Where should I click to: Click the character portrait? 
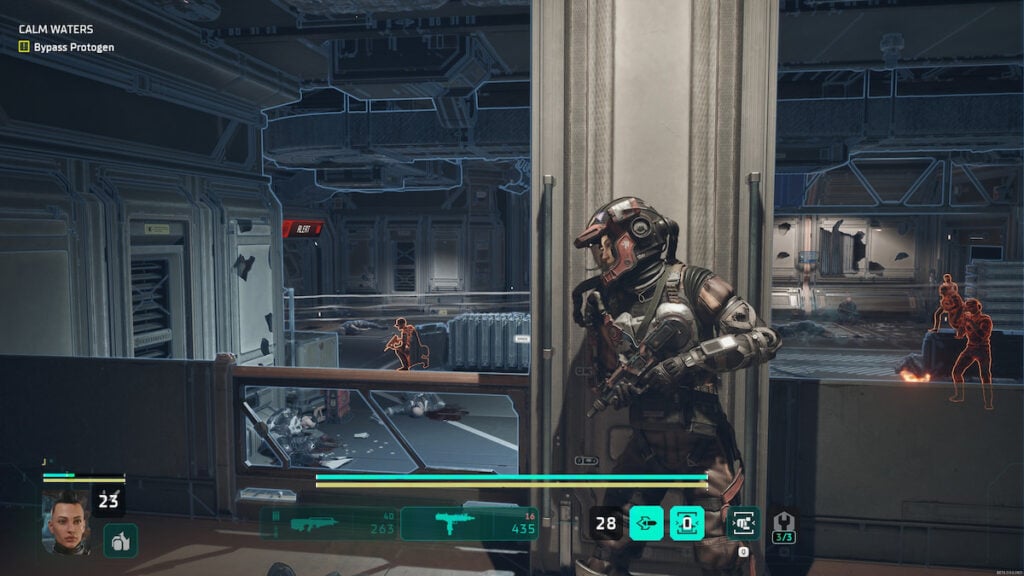point(66,520)
